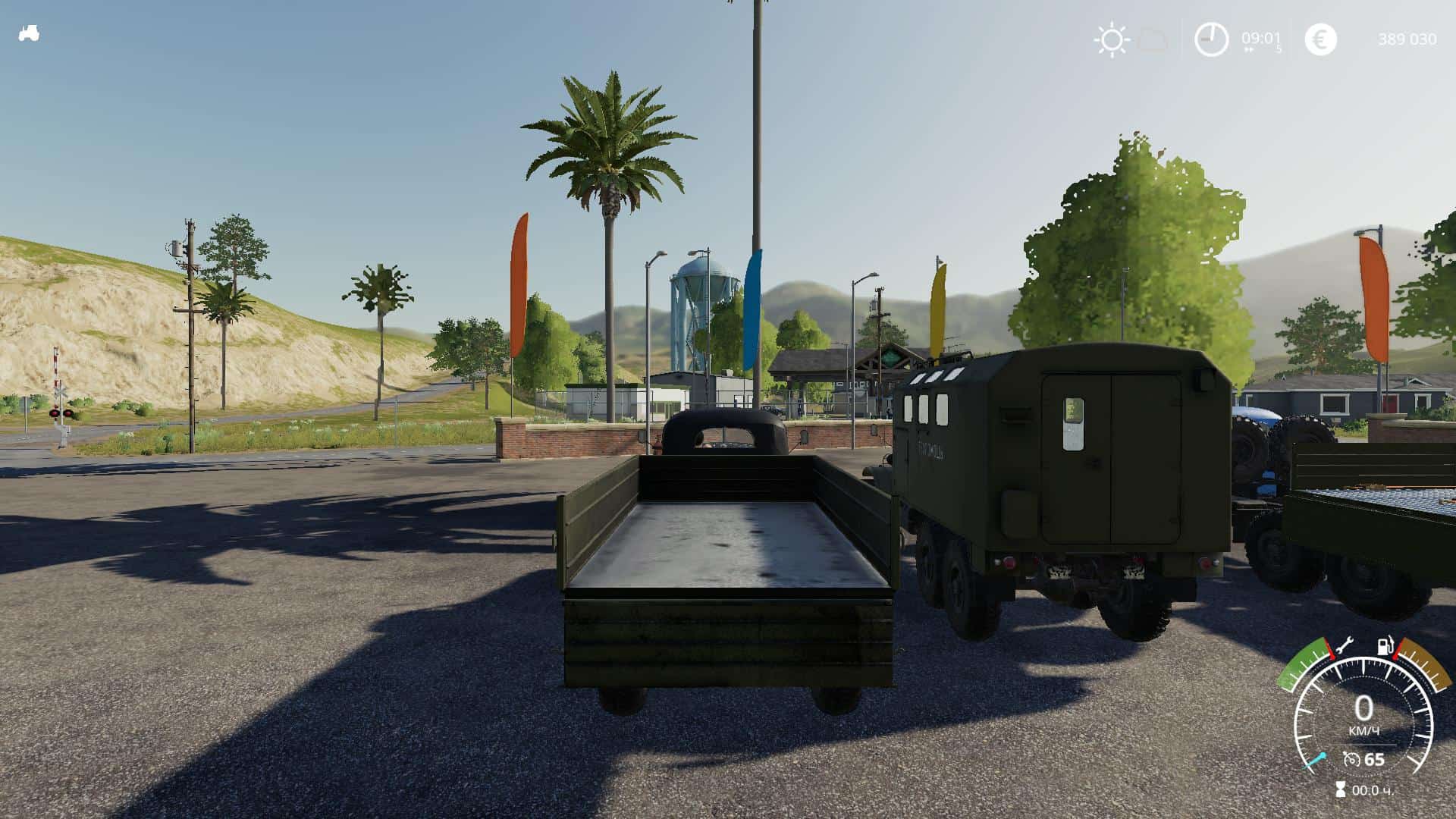Open the euro money icon
This screenshot has height=819, width=1456.
(1320, 39)
